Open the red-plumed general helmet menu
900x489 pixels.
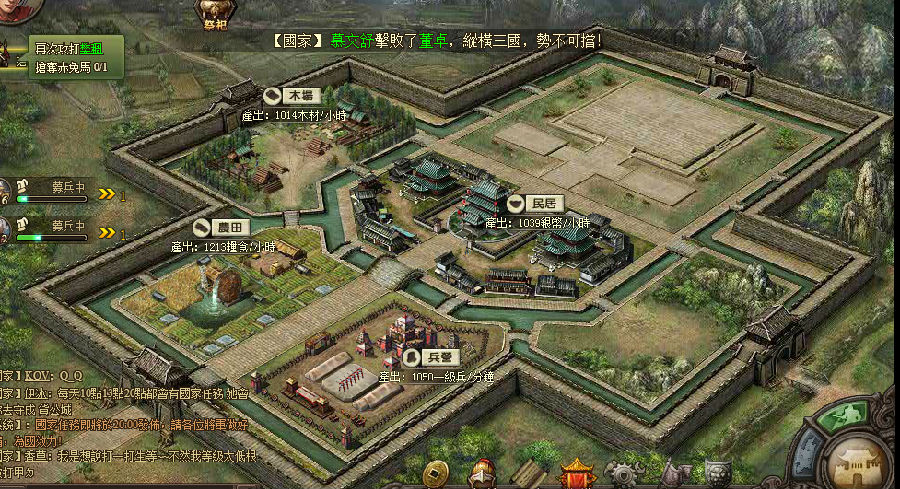click(x=484, y=474)
